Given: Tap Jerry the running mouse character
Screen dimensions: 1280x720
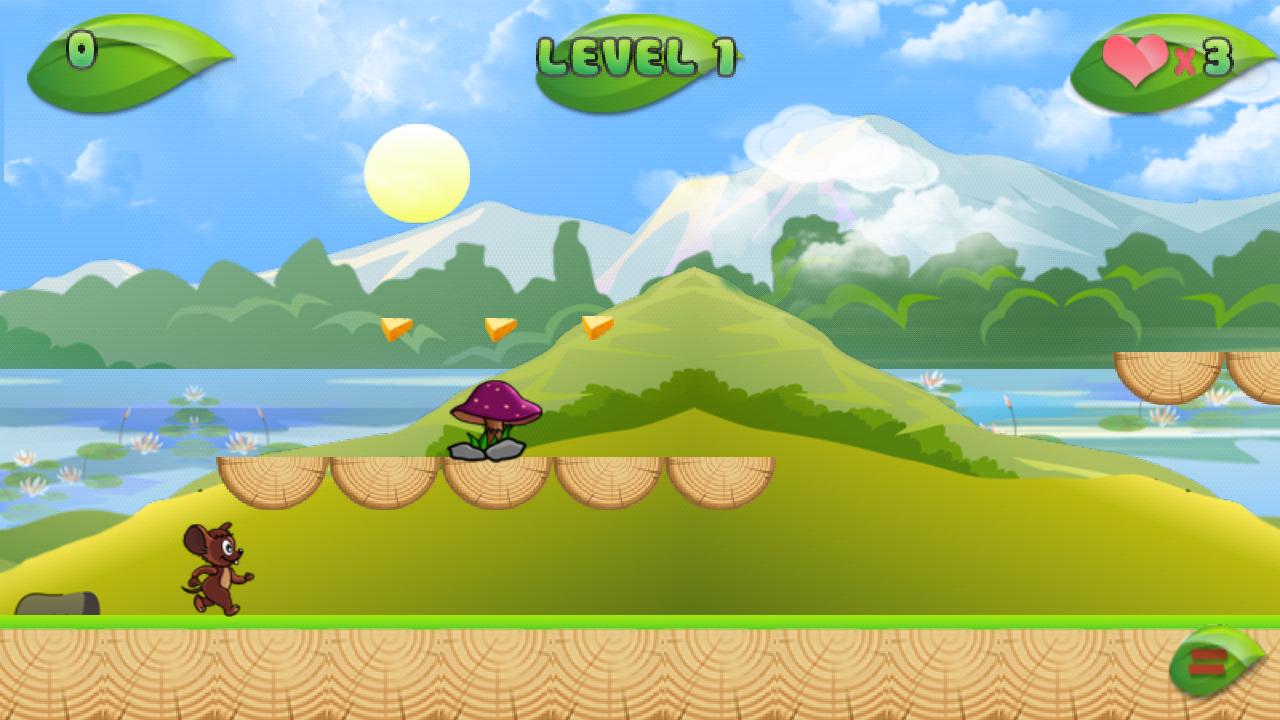Looking at the screenshot, I should 215,568.
